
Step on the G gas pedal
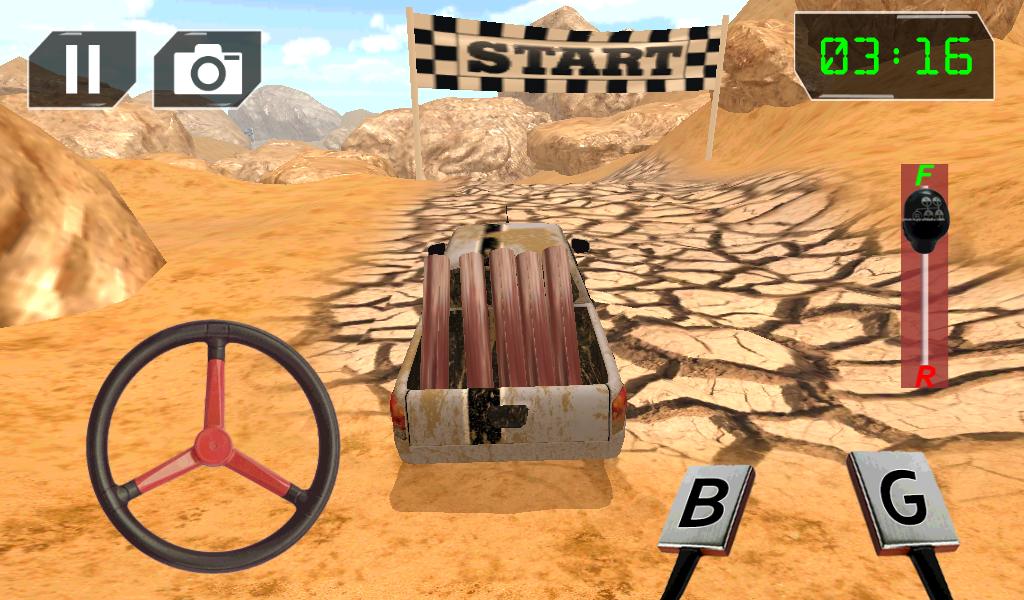point(902,501)
